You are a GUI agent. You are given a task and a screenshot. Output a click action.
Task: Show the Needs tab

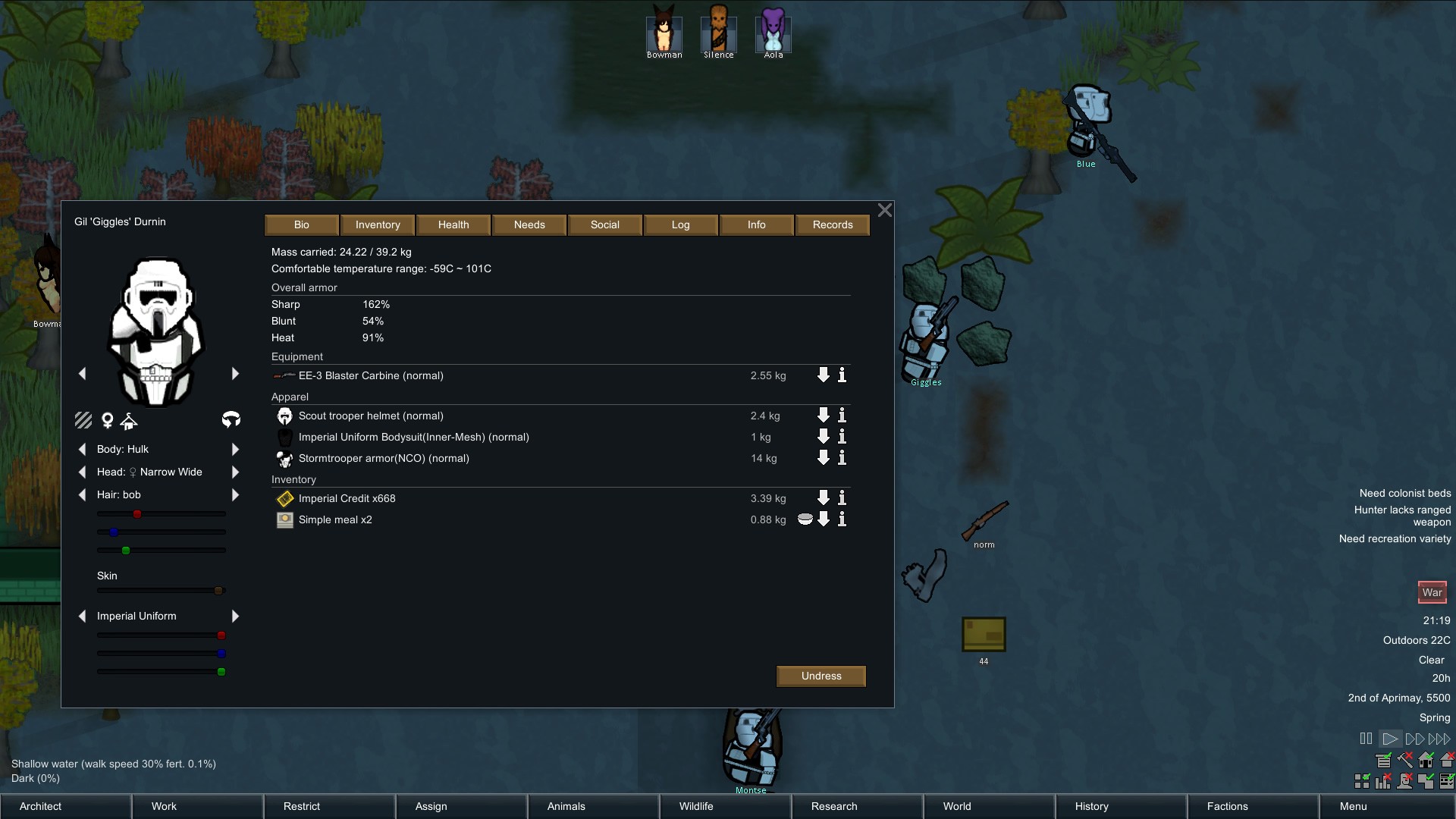coord(529,224)
